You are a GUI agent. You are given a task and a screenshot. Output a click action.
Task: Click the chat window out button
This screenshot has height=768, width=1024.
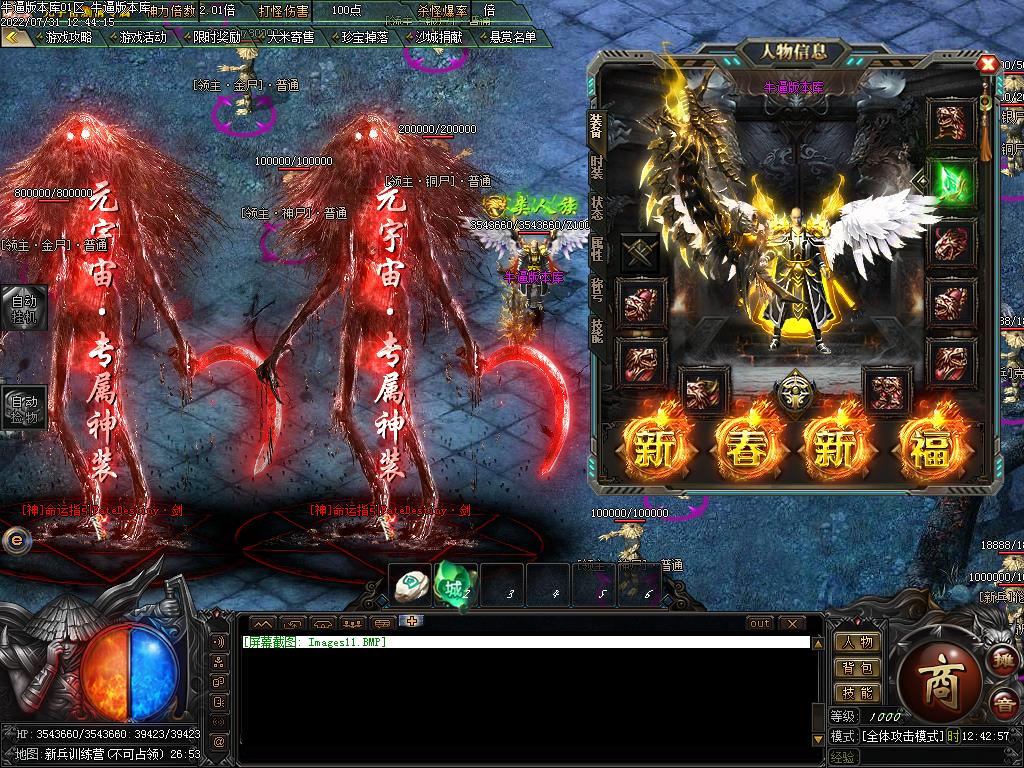tap(760, 623)
